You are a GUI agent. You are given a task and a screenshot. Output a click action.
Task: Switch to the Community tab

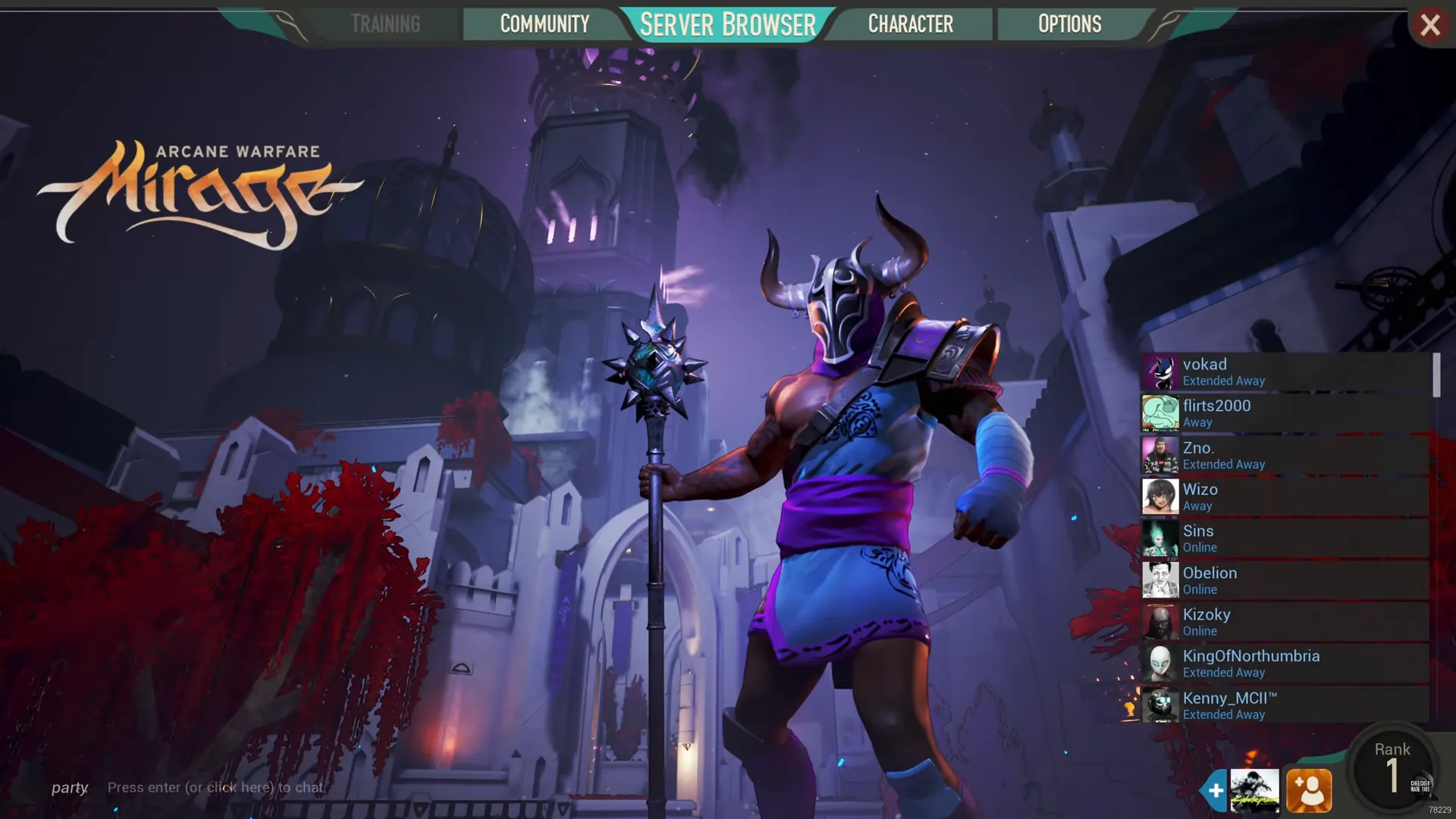(545, 24)
